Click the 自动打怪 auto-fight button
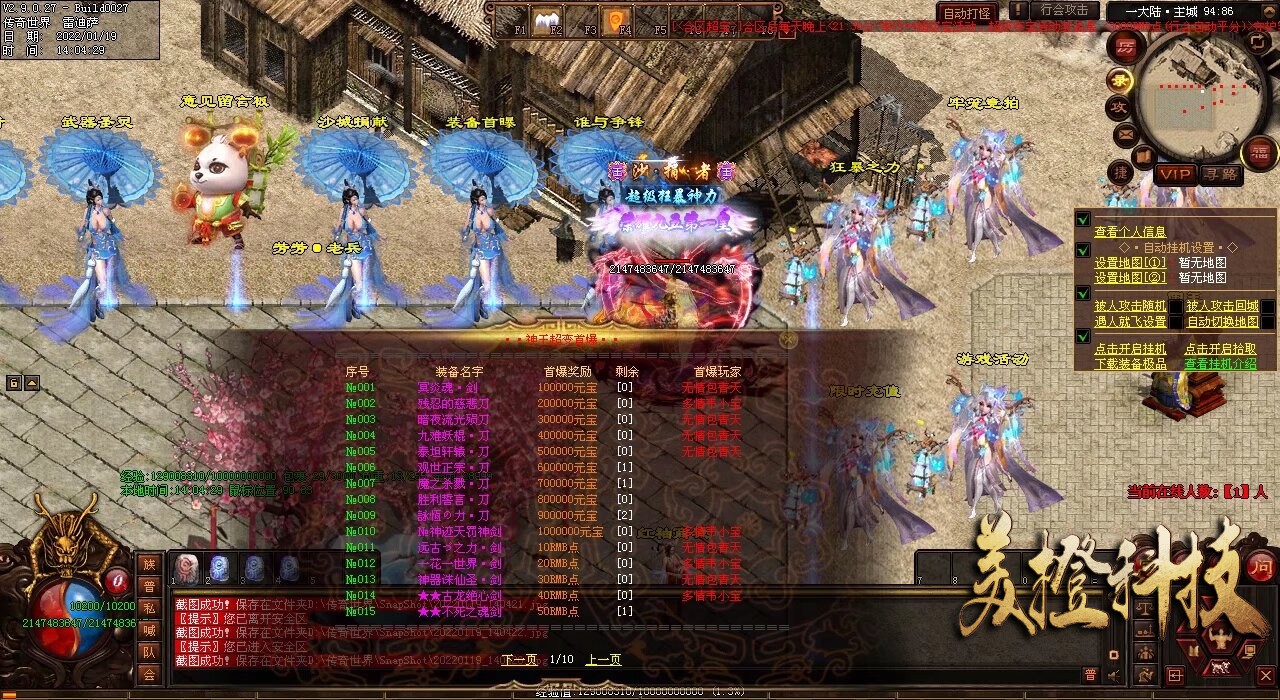This screenshot has height=700, width=1280. pos(965,13)
